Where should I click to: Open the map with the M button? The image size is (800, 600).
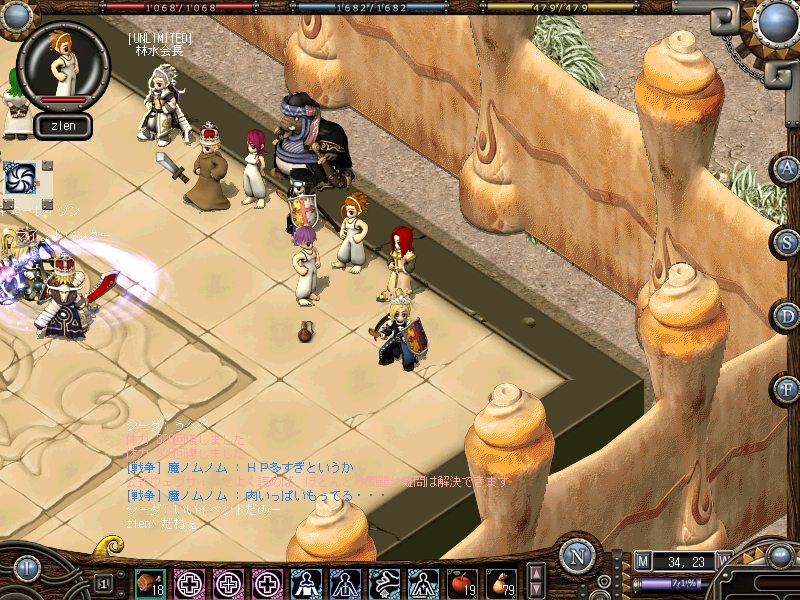[x=642, y=561]
